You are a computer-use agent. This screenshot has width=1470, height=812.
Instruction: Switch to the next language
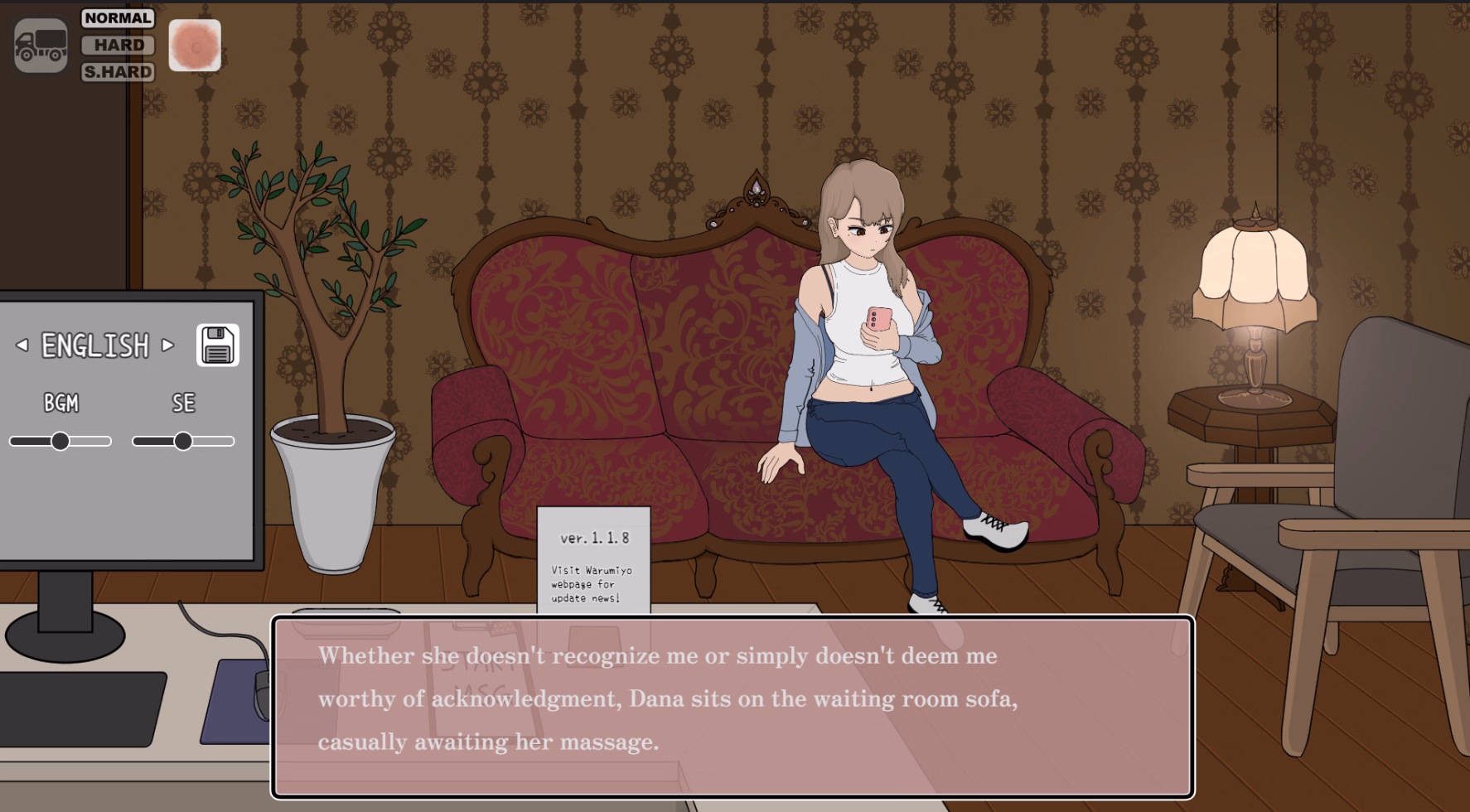(x=168, y=345)
